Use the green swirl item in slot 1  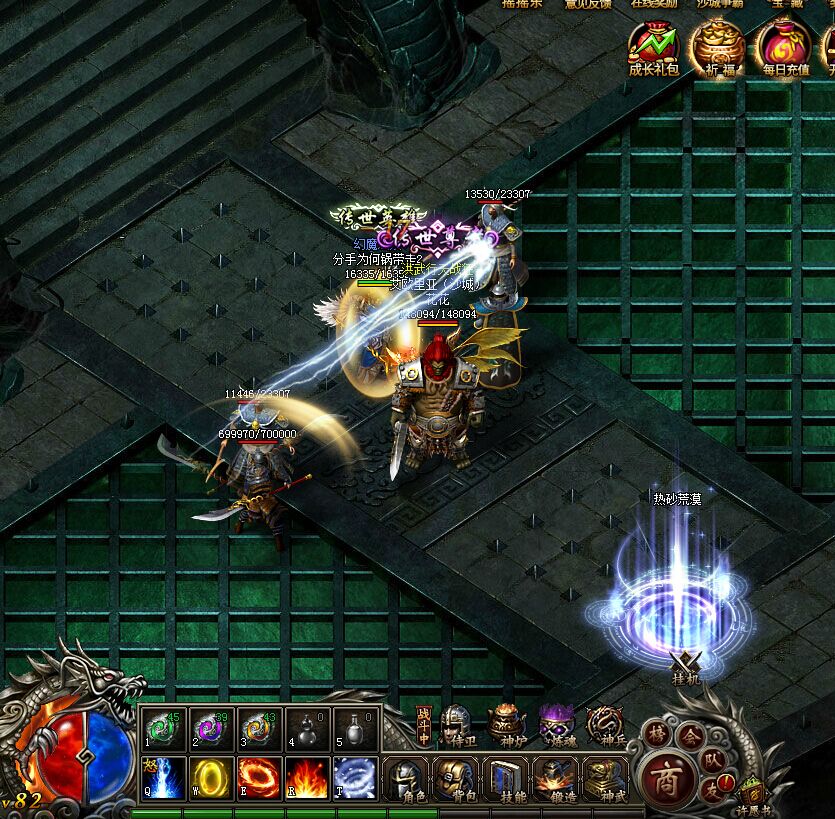(163, 730)
